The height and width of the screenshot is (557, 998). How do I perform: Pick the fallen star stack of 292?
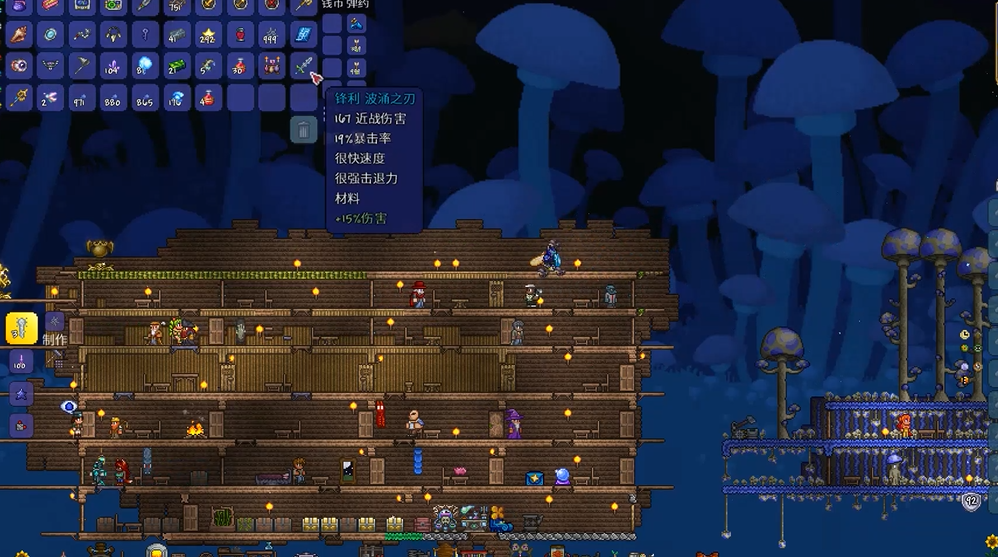pos(208,35)
